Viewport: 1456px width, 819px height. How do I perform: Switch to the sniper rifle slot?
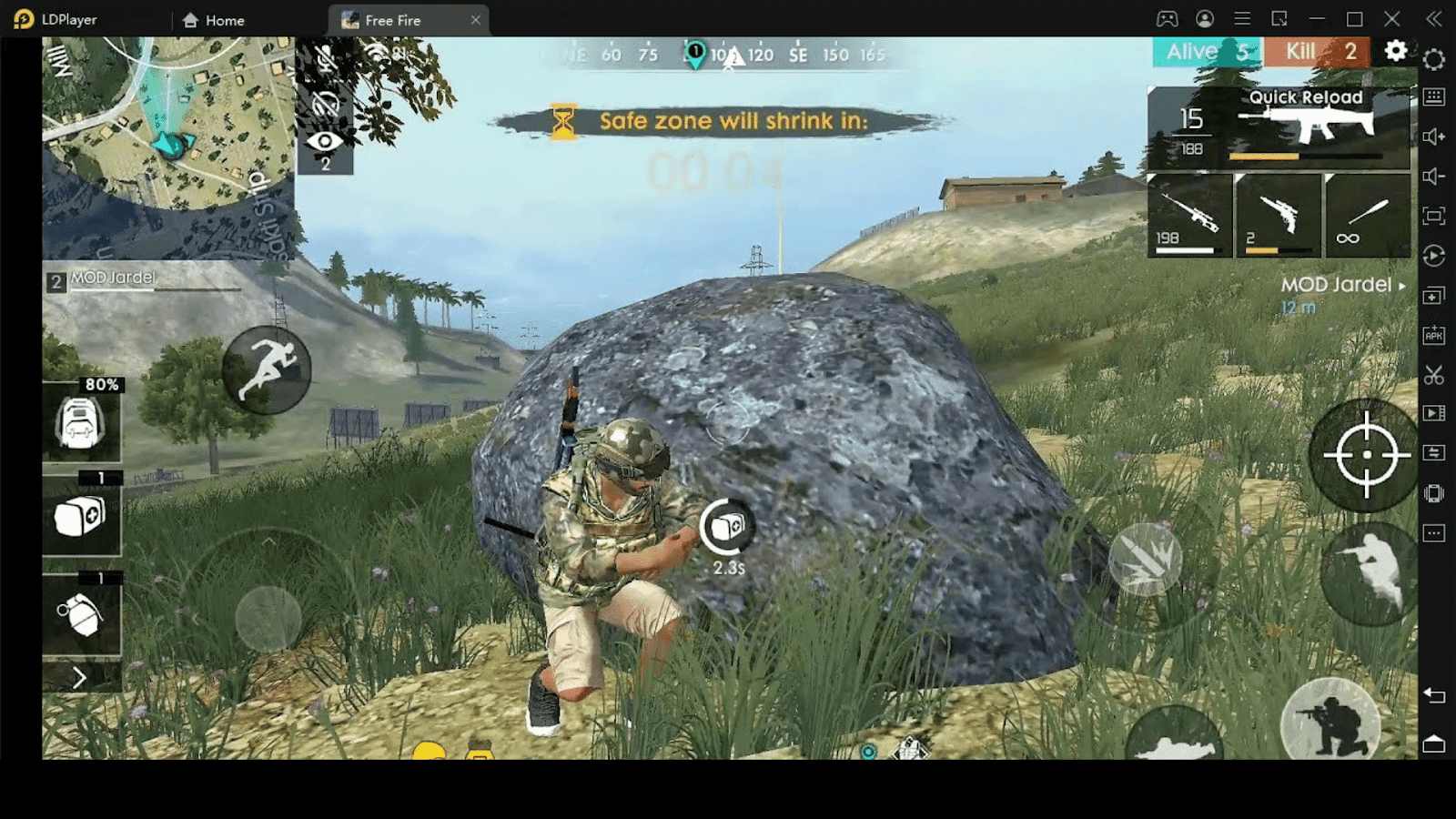pos(1189,216)
